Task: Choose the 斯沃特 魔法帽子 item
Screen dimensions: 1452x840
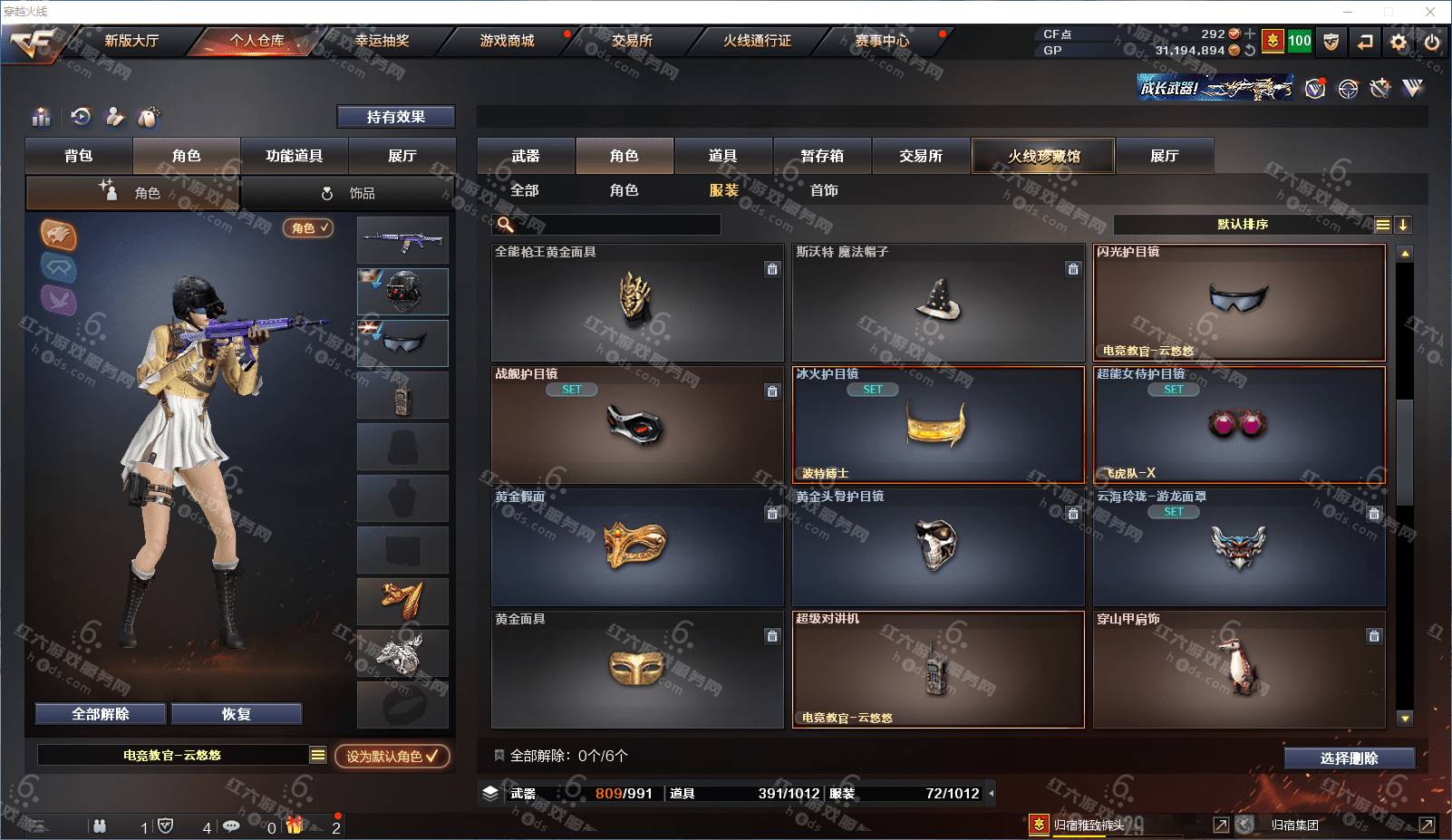Action: 938,303
